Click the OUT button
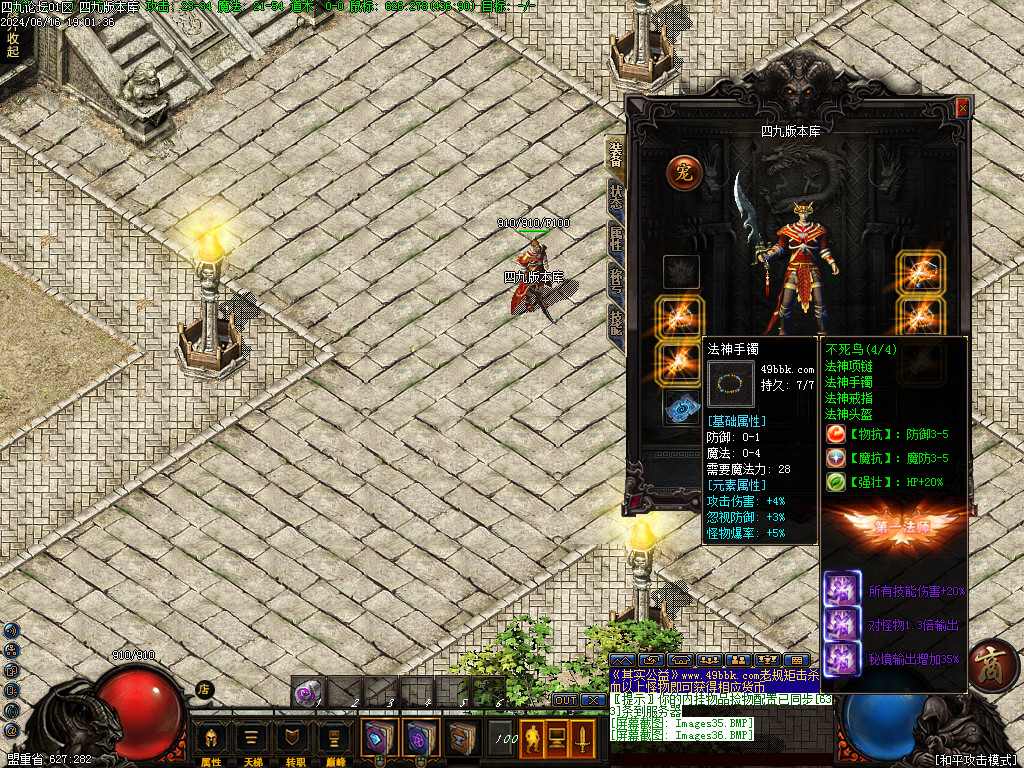This screenshot has width=1024, height=768. 566,700
